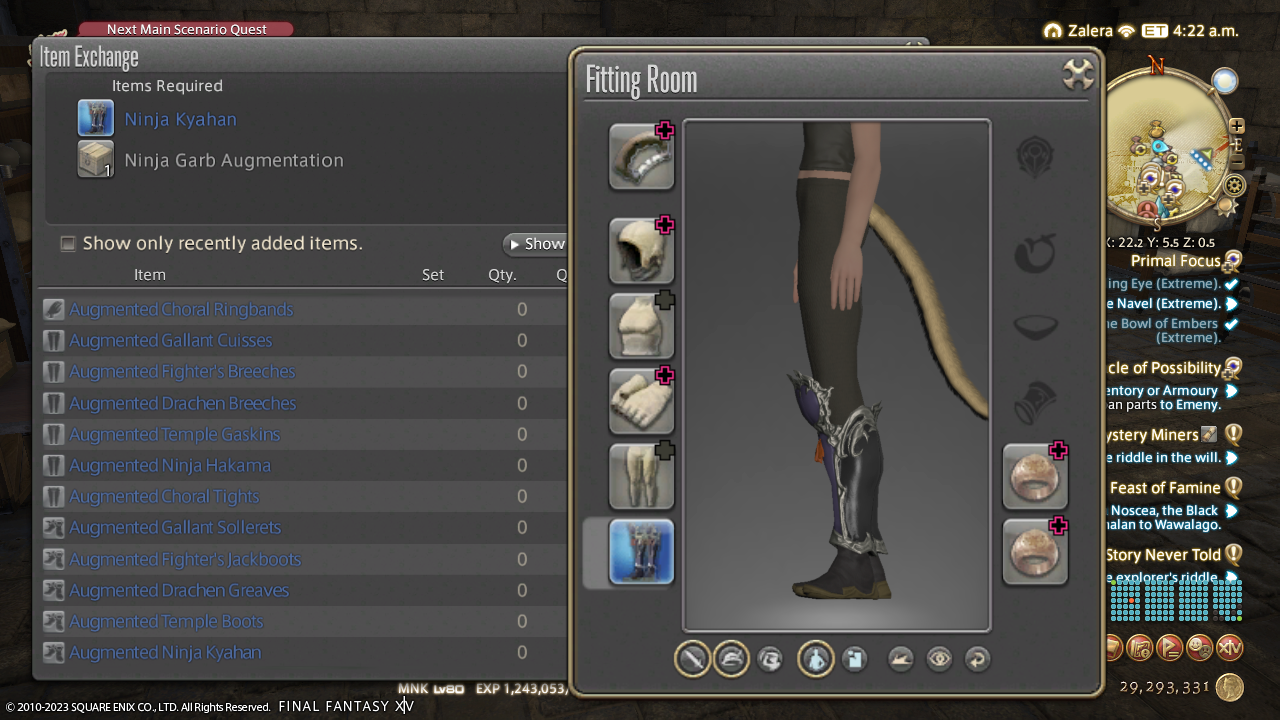Toggle the headgear display button
The height and width of the screenshot is (720, 1280).
point(731,659)
